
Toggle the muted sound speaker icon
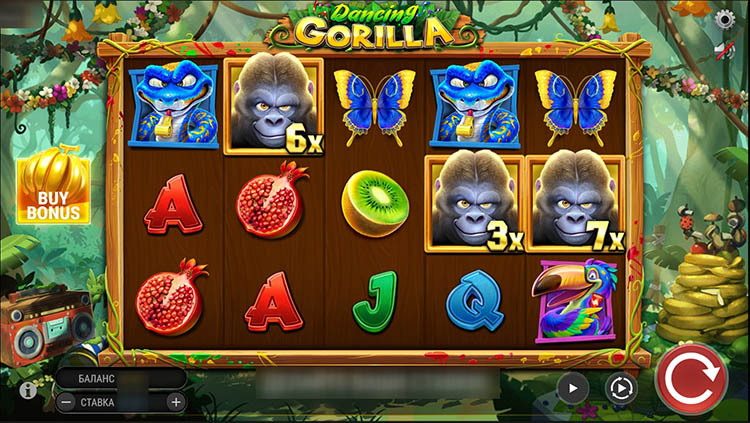click(x=726, y=51)
